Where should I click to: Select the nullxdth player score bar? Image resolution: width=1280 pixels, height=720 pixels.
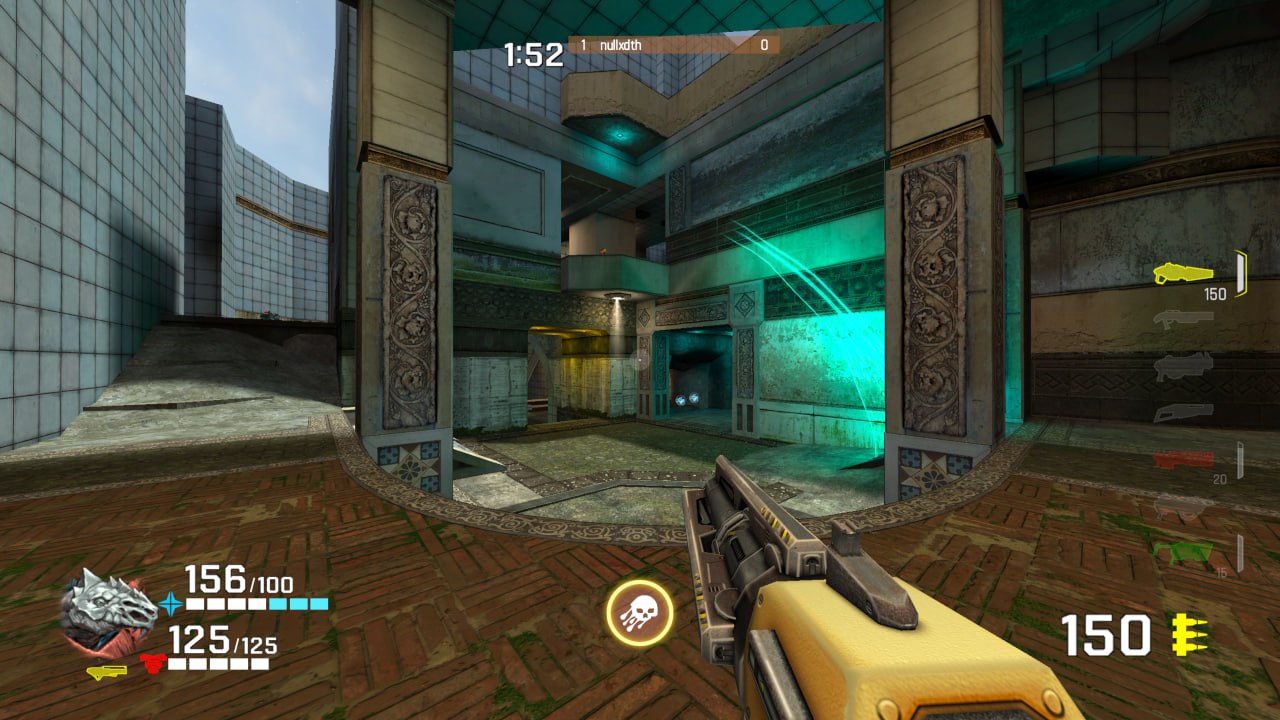click(674, 45)
